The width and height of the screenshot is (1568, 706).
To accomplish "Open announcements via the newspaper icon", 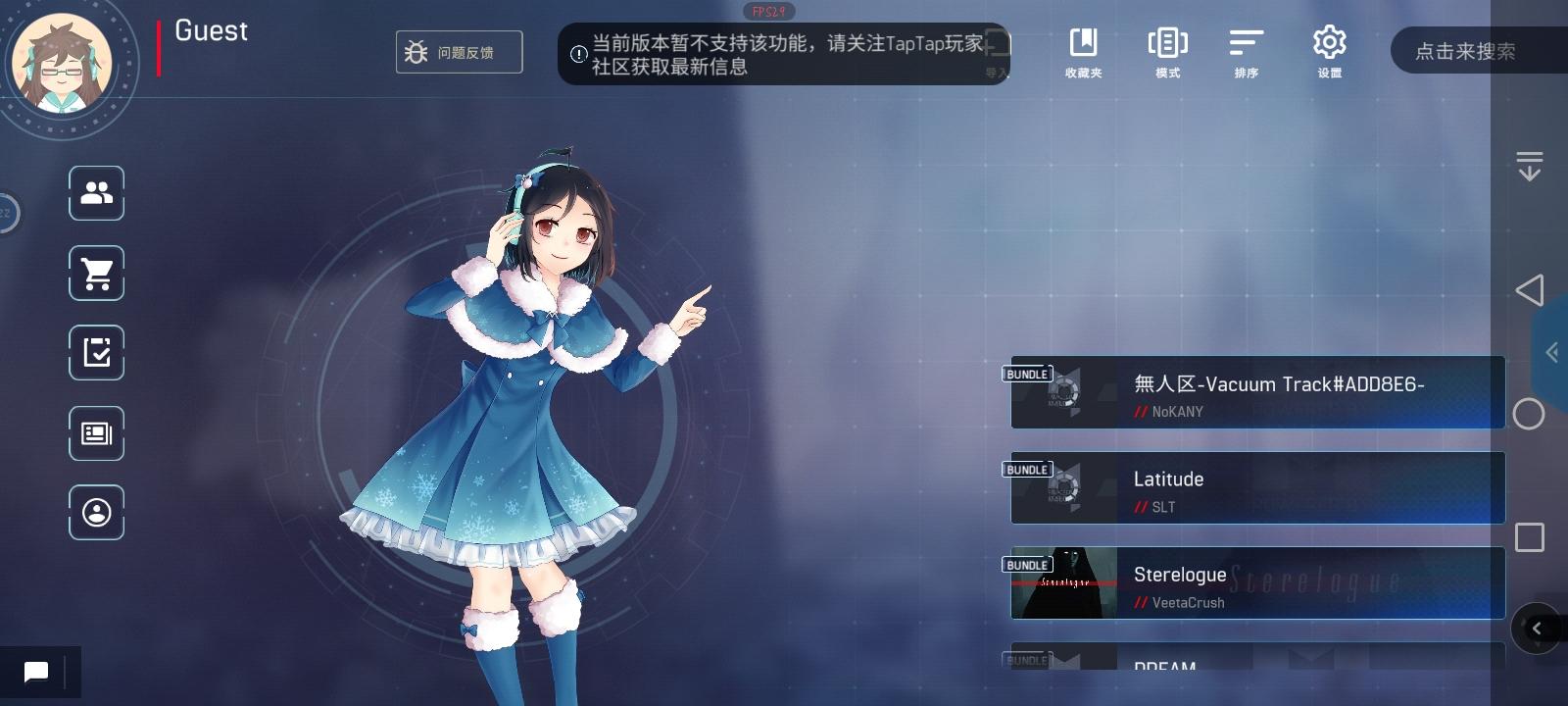I will click(96, 432).
